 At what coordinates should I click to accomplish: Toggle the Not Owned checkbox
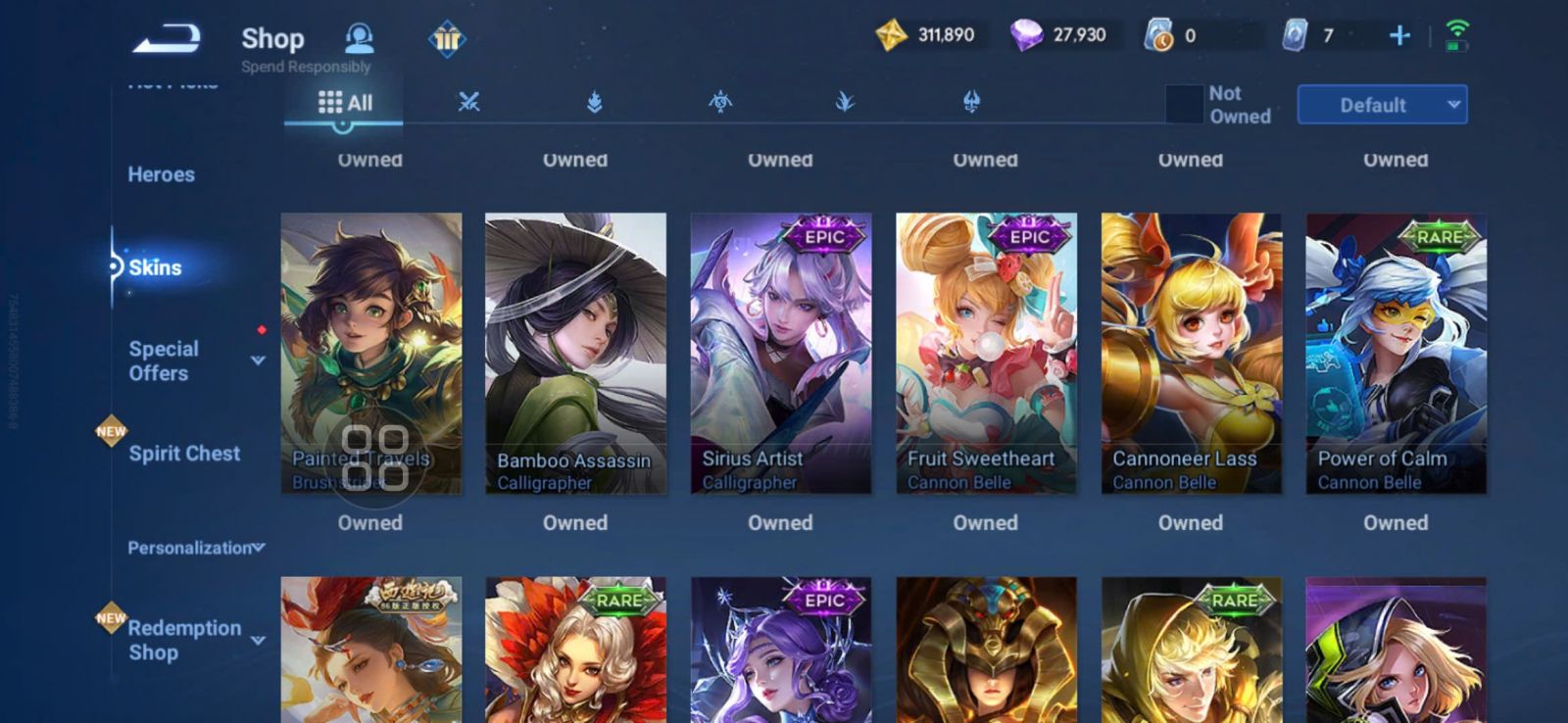coord(1184,104)
